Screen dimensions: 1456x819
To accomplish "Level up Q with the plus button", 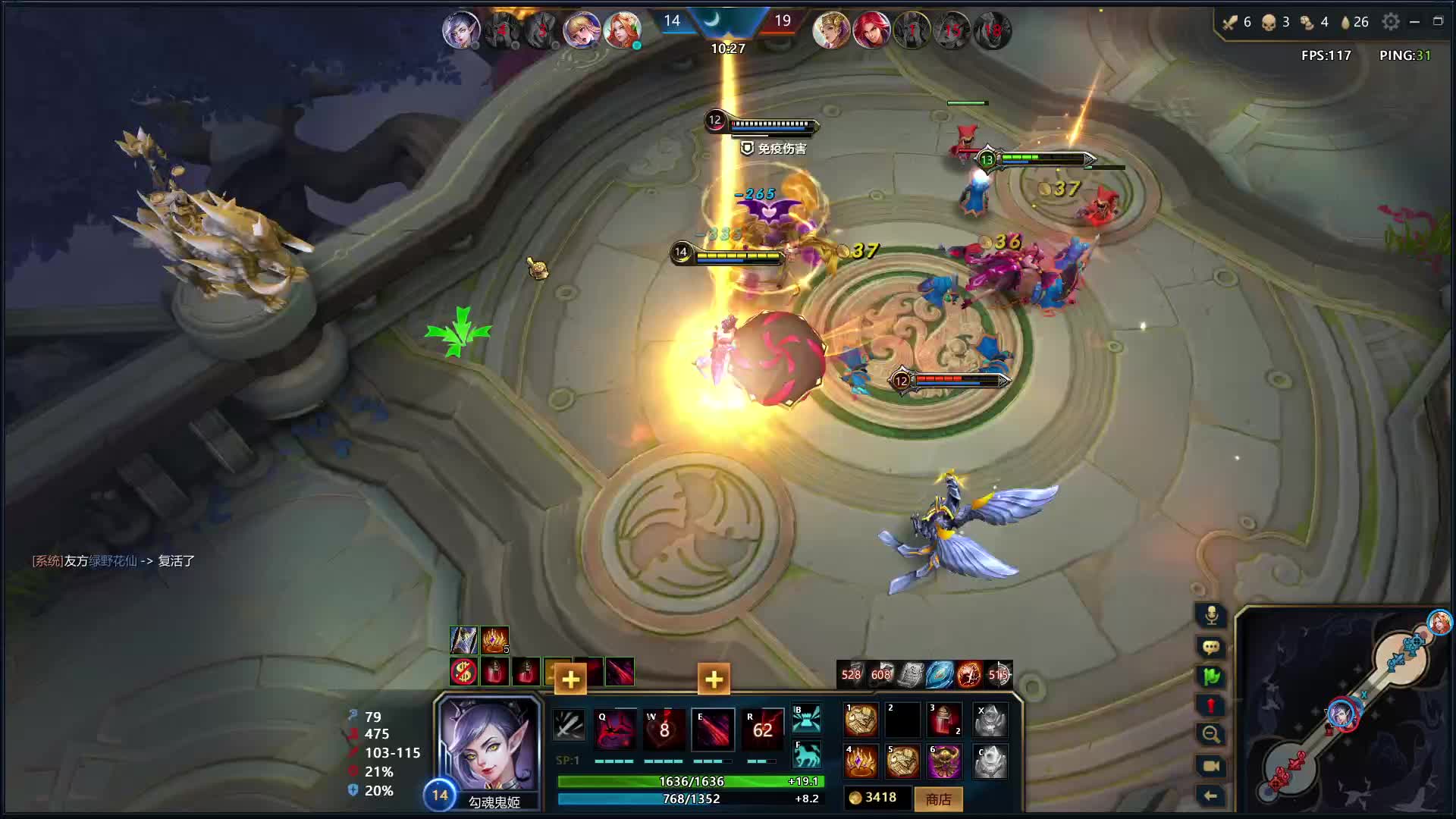I will [571, 679].
